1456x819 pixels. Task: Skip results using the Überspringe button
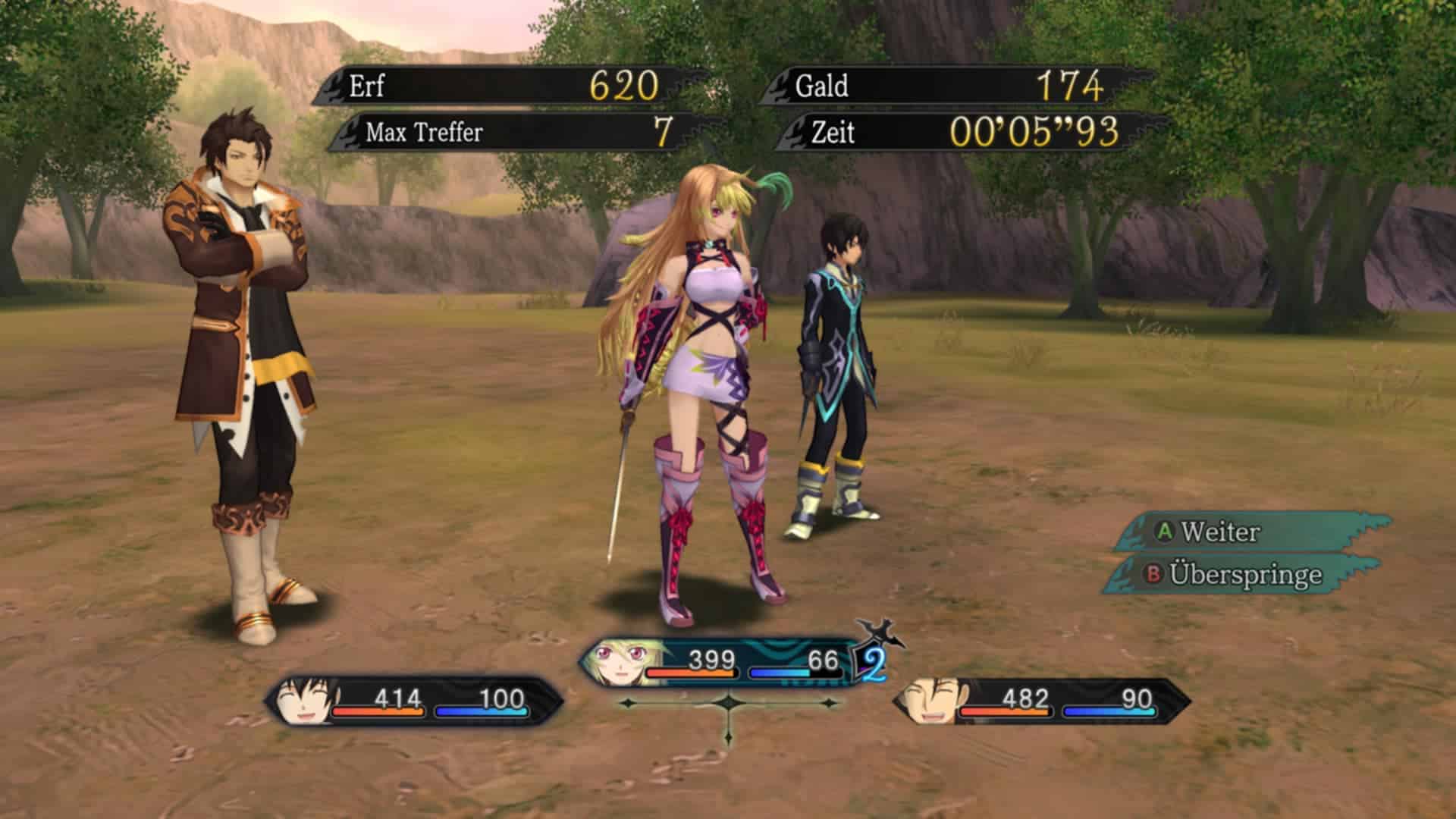(1244, 574)
